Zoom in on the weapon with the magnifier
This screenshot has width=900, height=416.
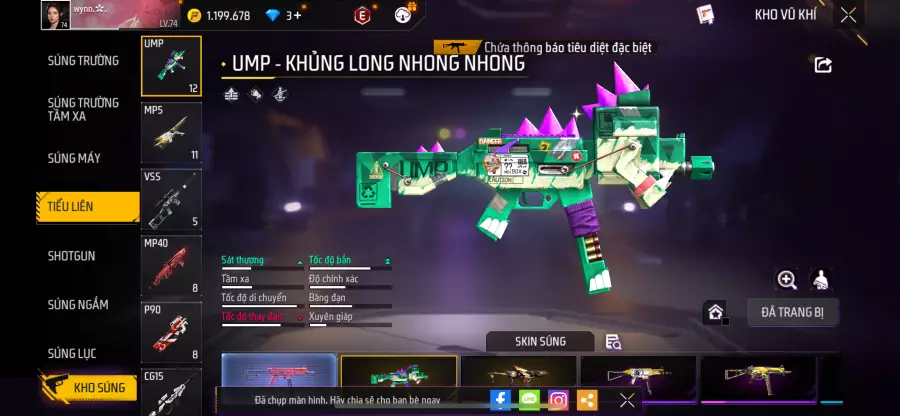(x=787, y=280)
